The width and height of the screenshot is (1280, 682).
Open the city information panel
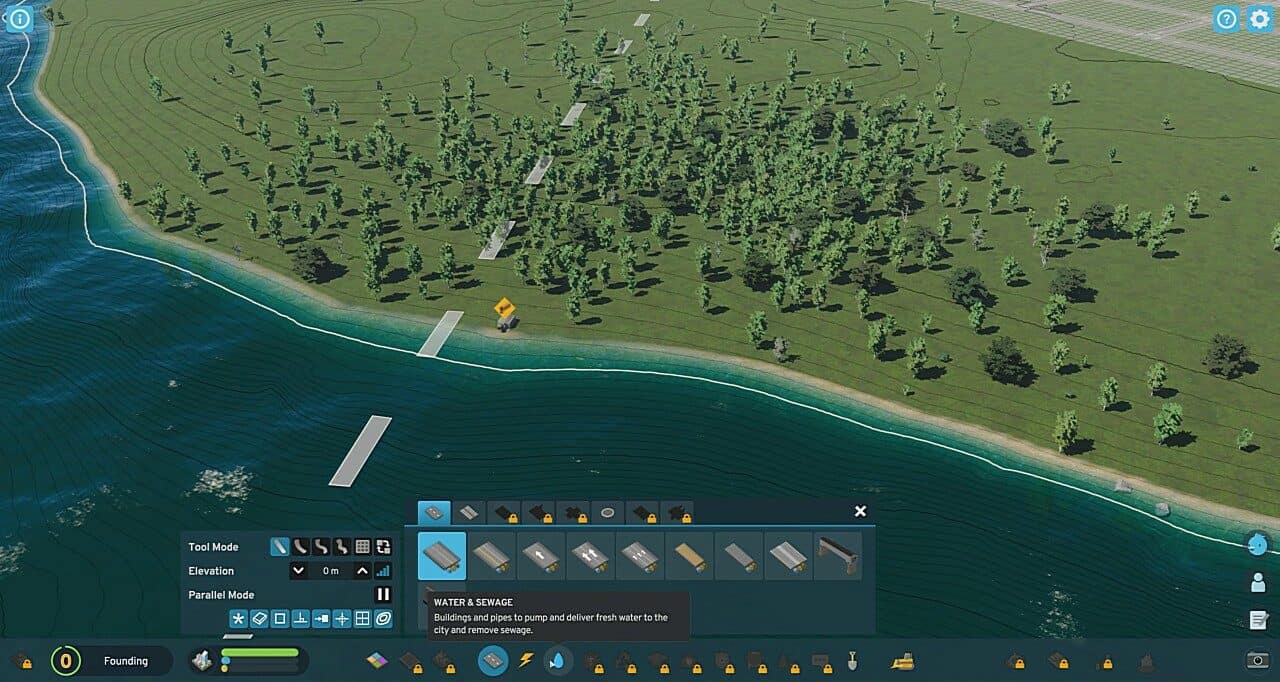[19, 18]
